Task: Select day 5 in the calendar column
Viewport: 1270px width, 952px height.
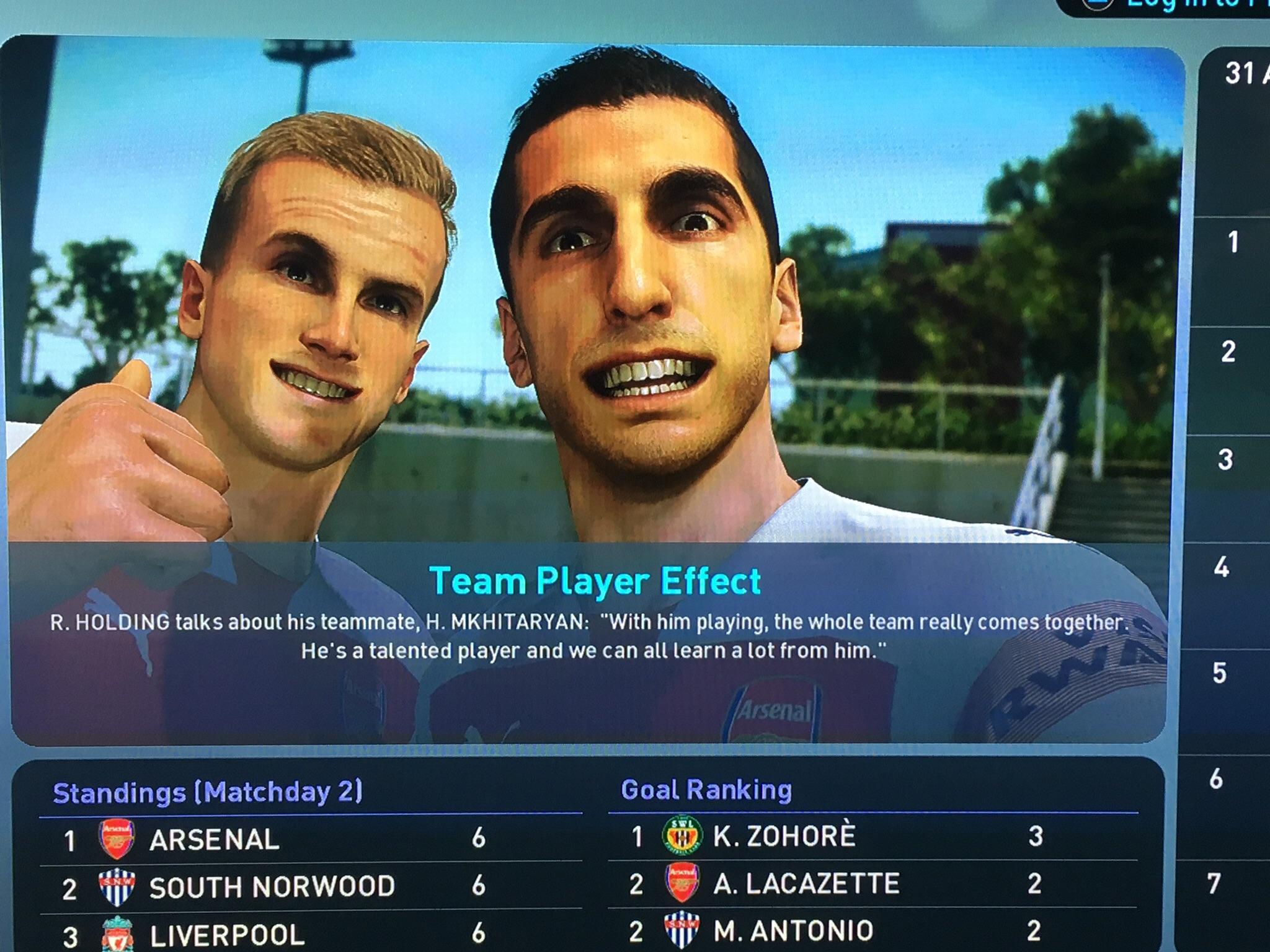Action: pyautogui.click(x=1219, y=673)
